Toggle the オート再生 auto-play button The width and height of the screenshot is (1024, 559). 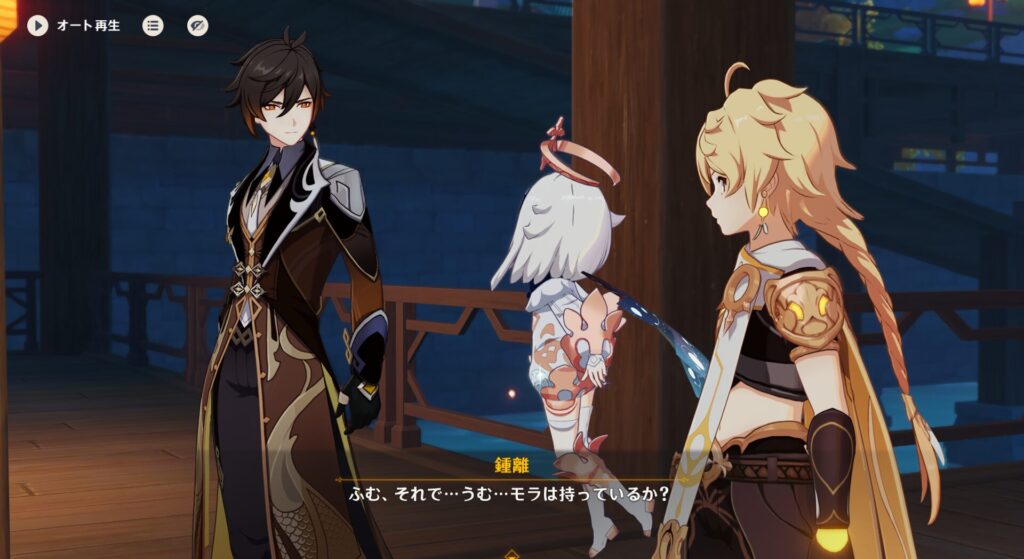click(x=38, y=25)
